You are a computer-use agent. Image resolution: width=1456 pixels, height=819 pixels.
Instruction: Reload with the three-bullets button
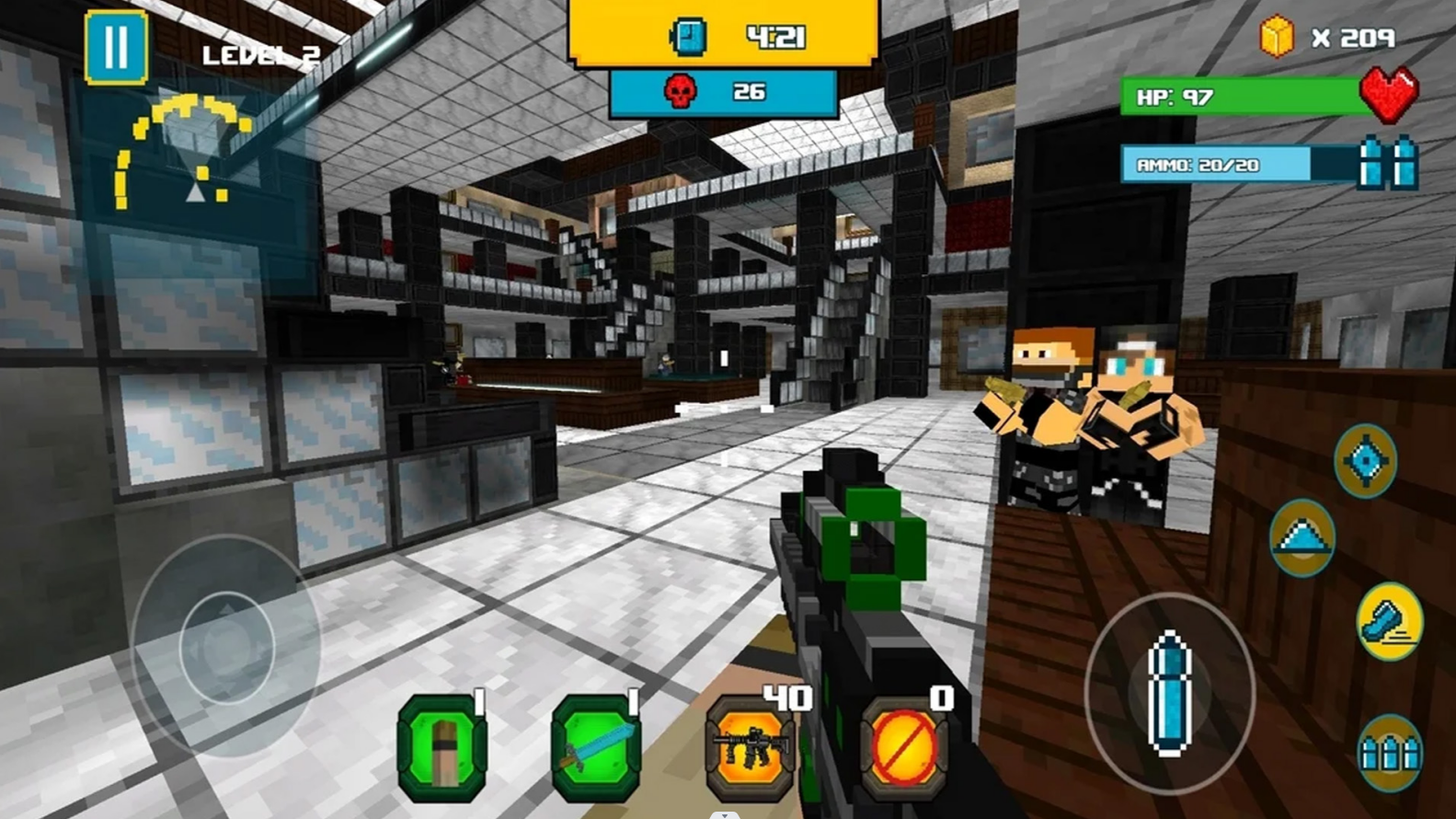[1389, 754]
